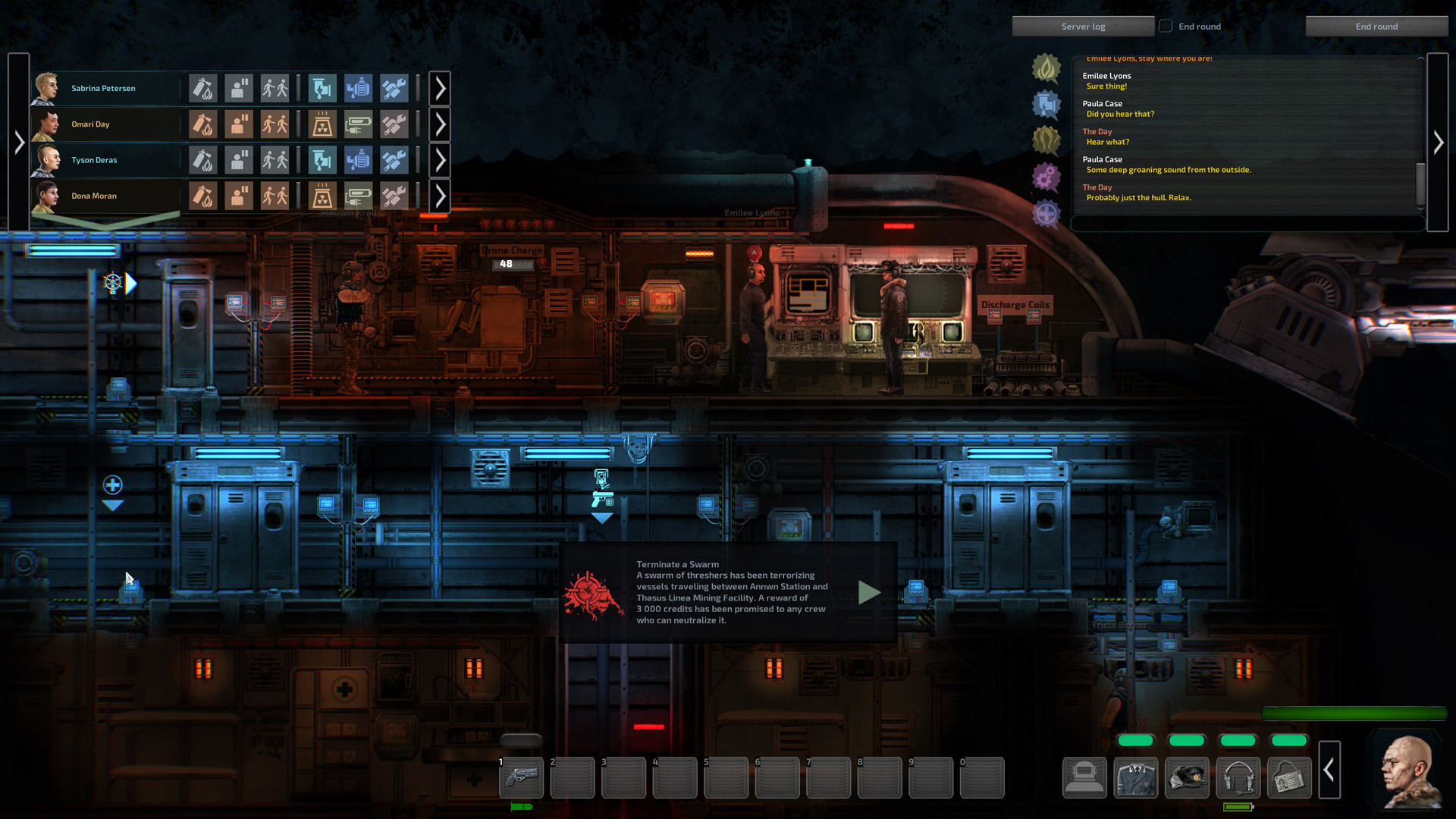Enable the End round vote checkbox
The image size is (1456, 819).
(x=1166, y=25)
